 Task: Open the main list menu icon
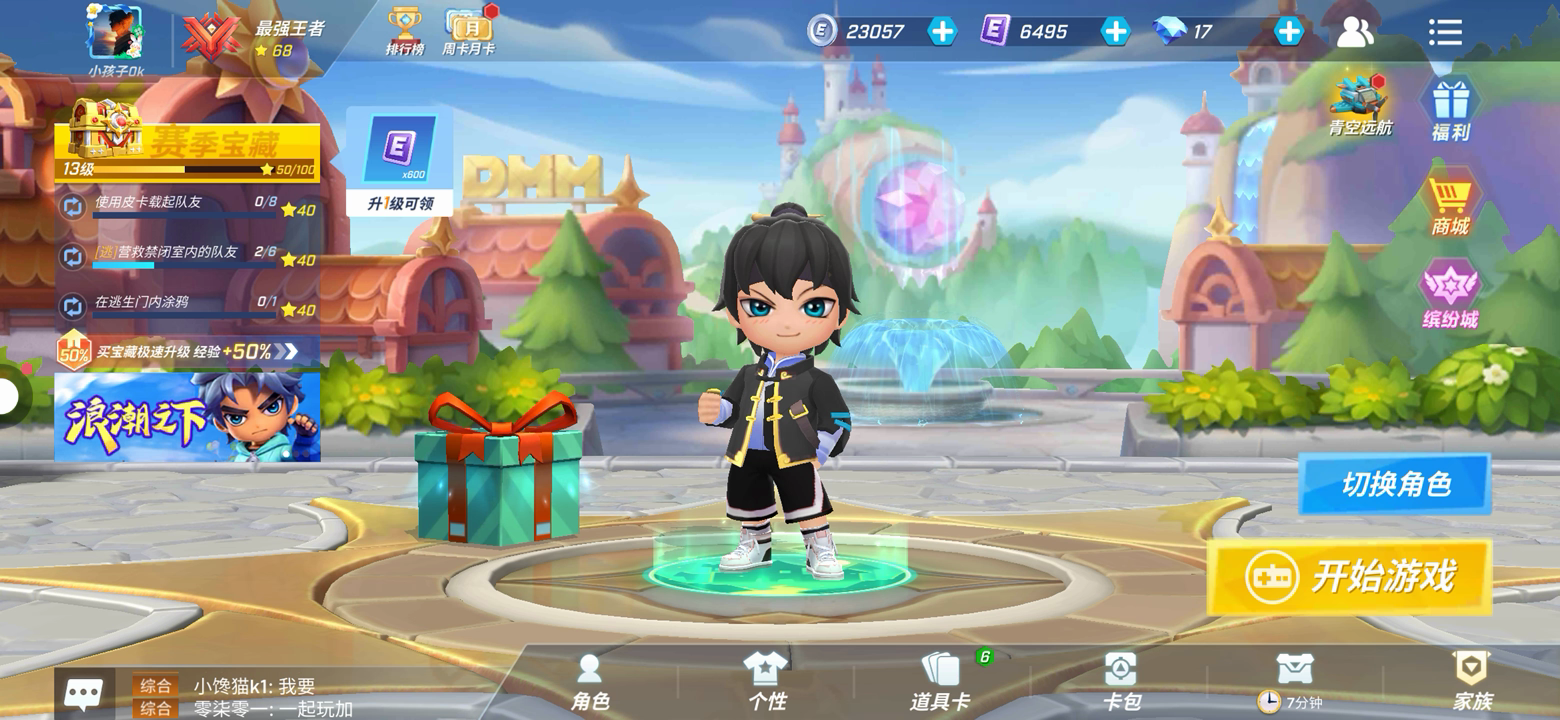[1445, 32]
